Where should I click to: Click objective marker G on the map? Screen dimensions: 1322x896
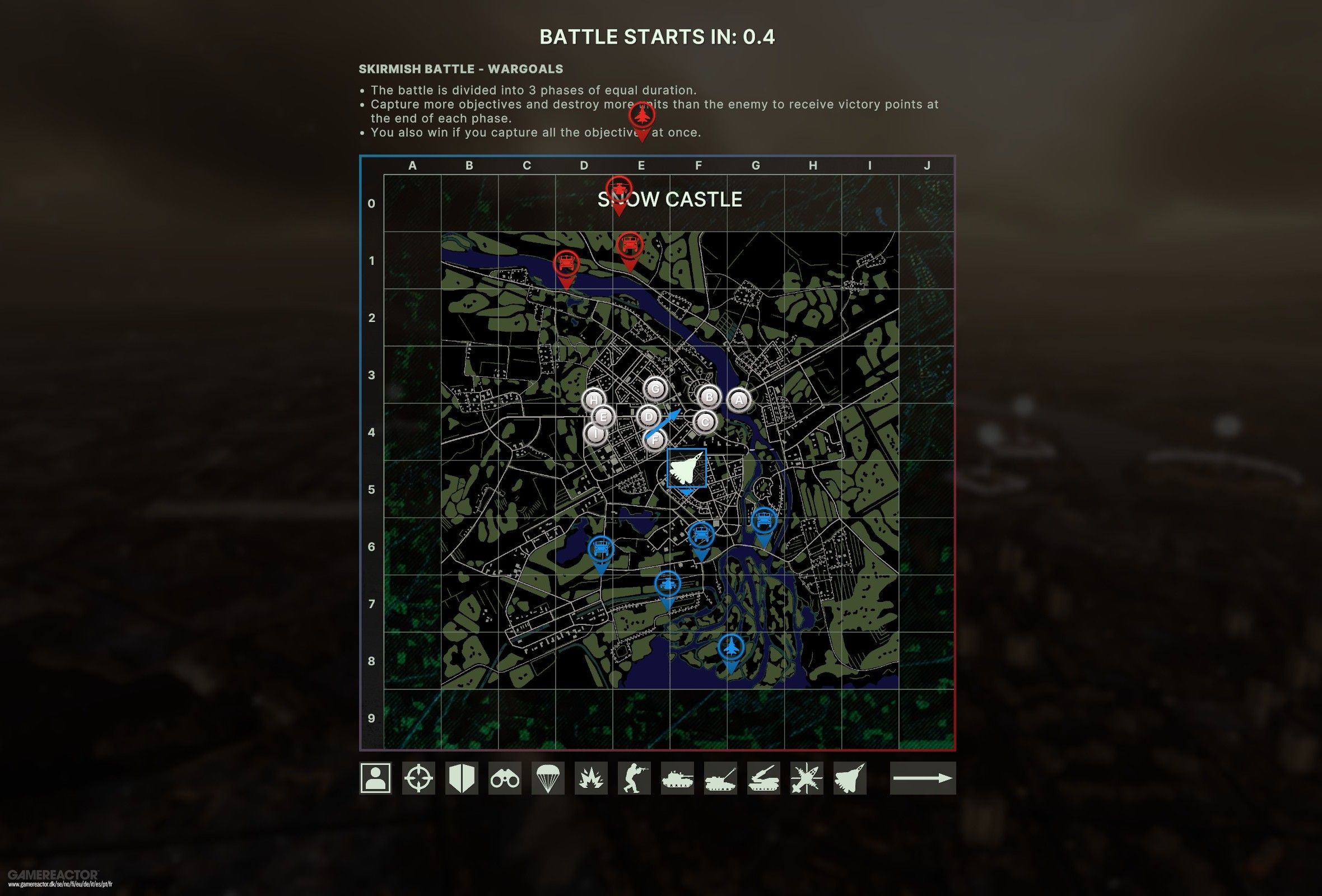point(656,389)
